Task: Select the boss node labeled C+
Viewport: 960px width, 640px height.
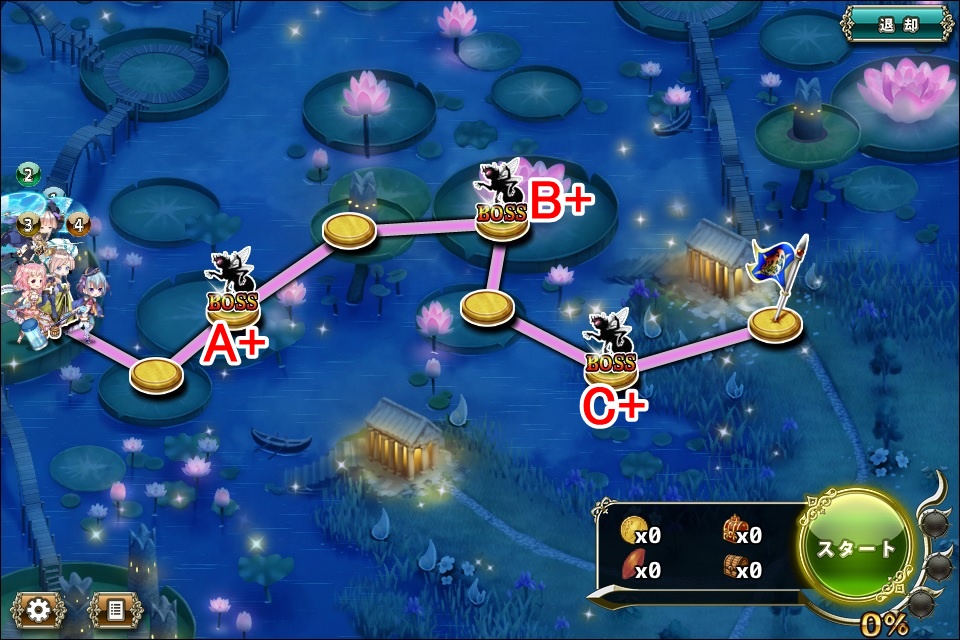Action: point(611,367)
